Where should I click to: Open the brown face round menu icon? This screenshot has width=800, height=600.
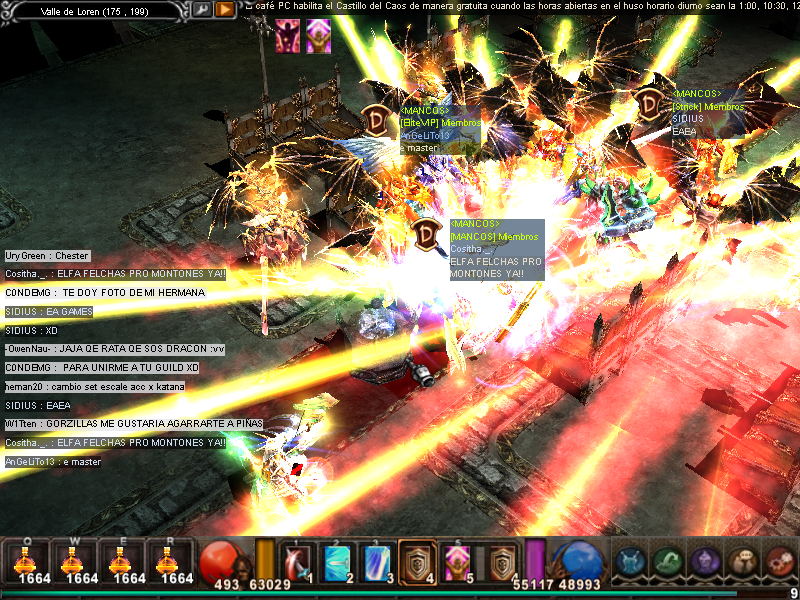(x=743, y=562)
